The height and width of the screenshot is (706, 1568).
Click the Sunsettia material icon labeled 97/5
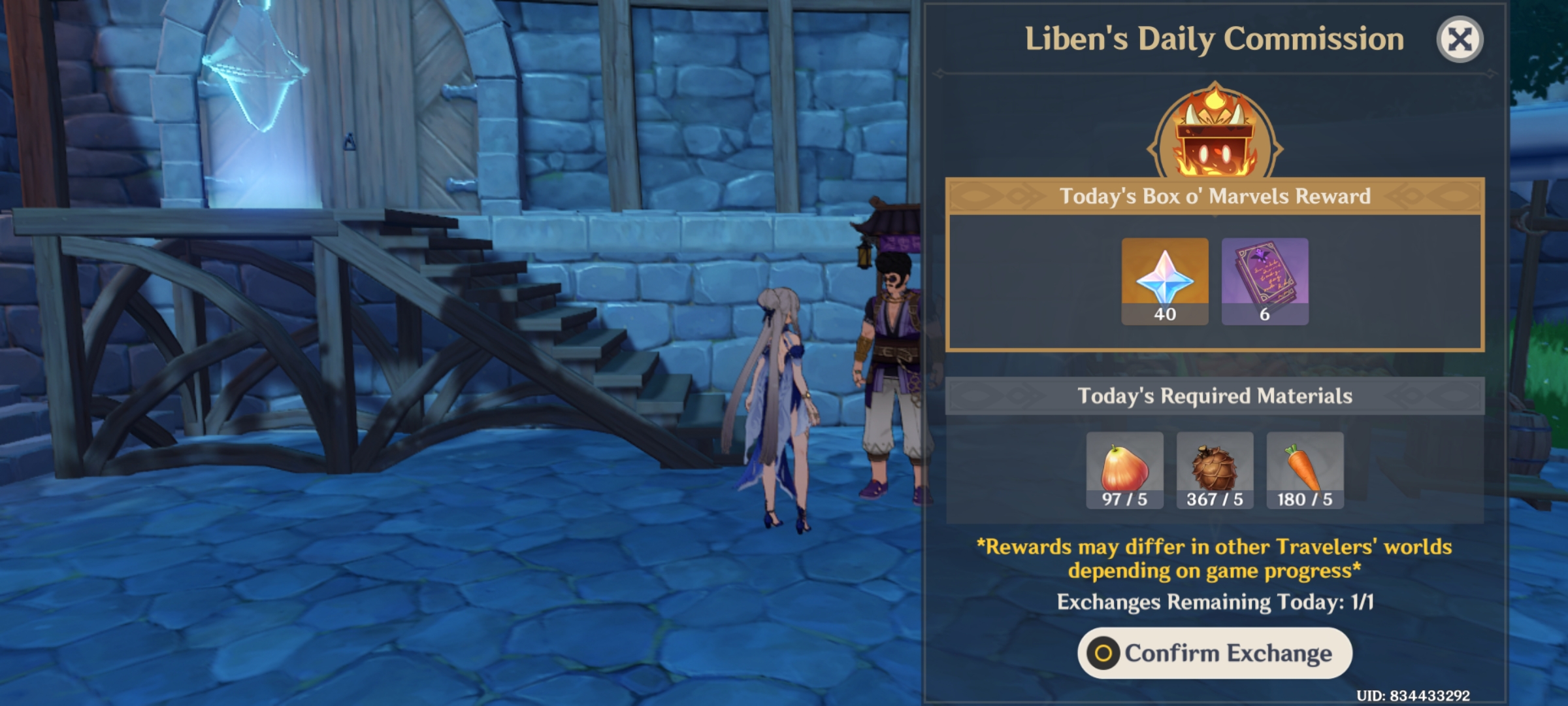coord(1124,467)
